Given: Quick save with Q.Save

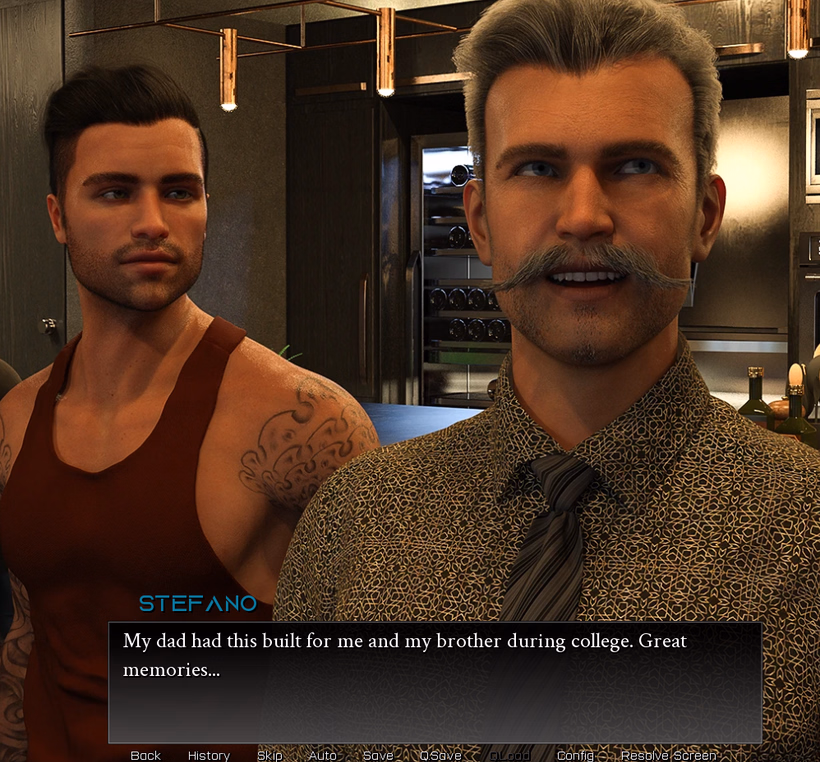Looking at the screenshot, I should coord(441,755).
